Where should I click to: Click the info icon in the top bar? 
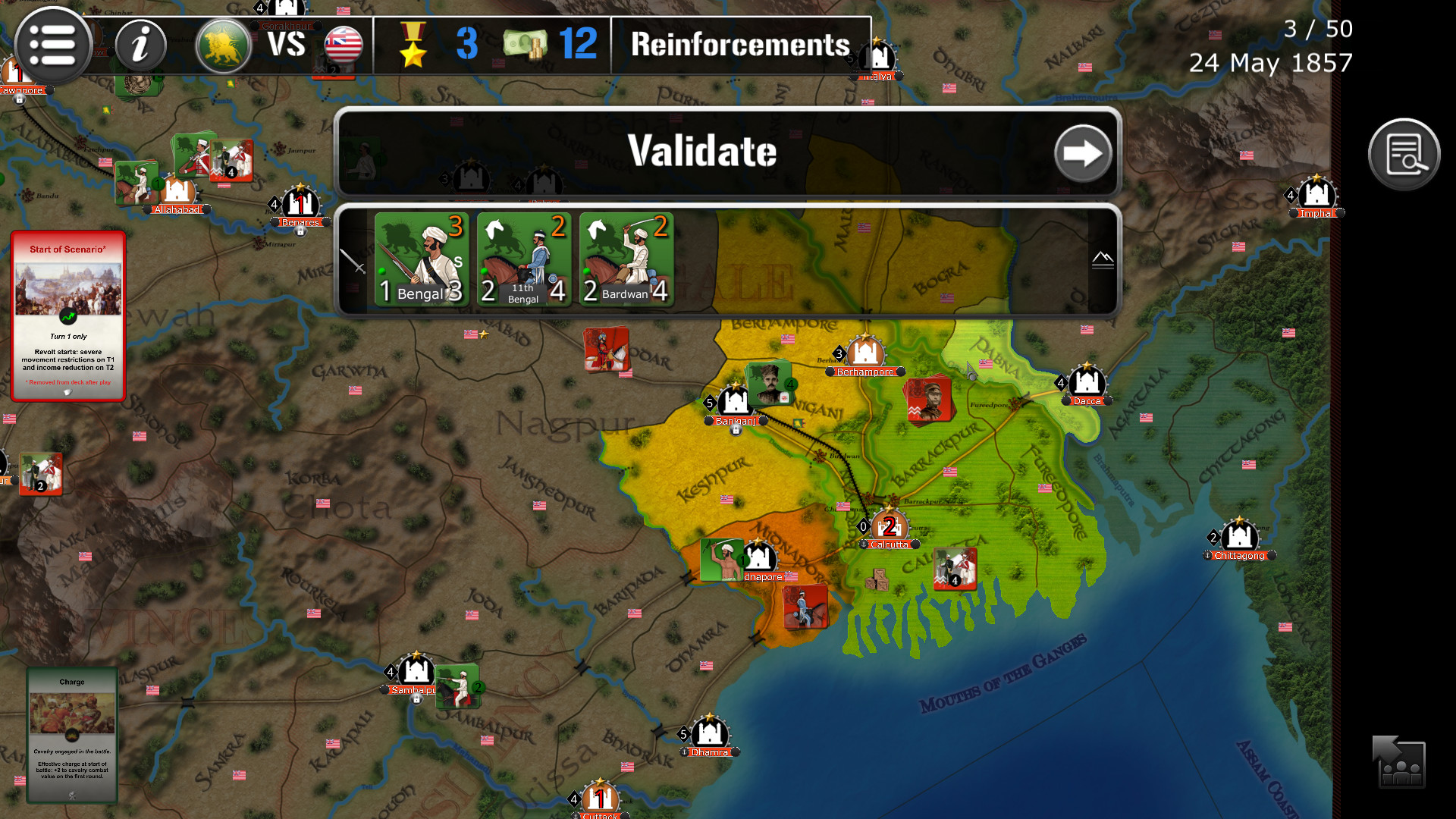[140, 45]
